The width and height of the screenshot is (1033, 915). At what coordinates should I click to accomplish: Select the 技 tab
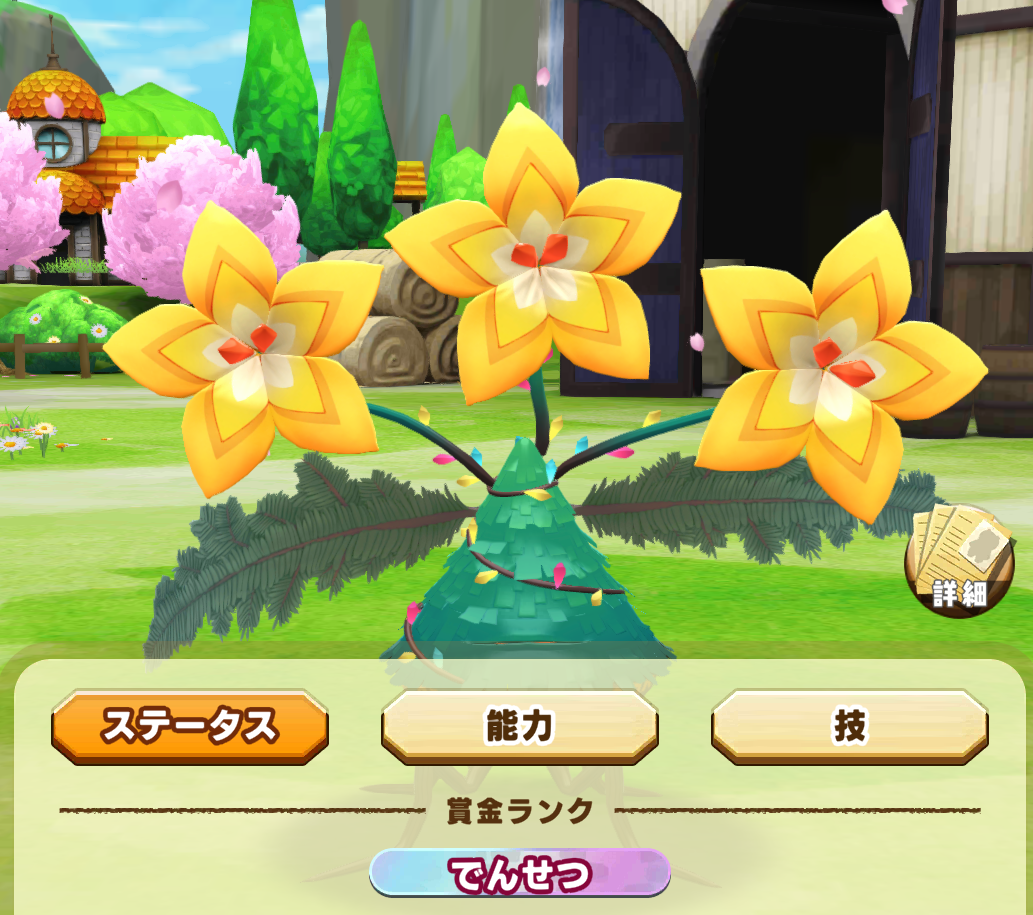(x=849, y=726)
